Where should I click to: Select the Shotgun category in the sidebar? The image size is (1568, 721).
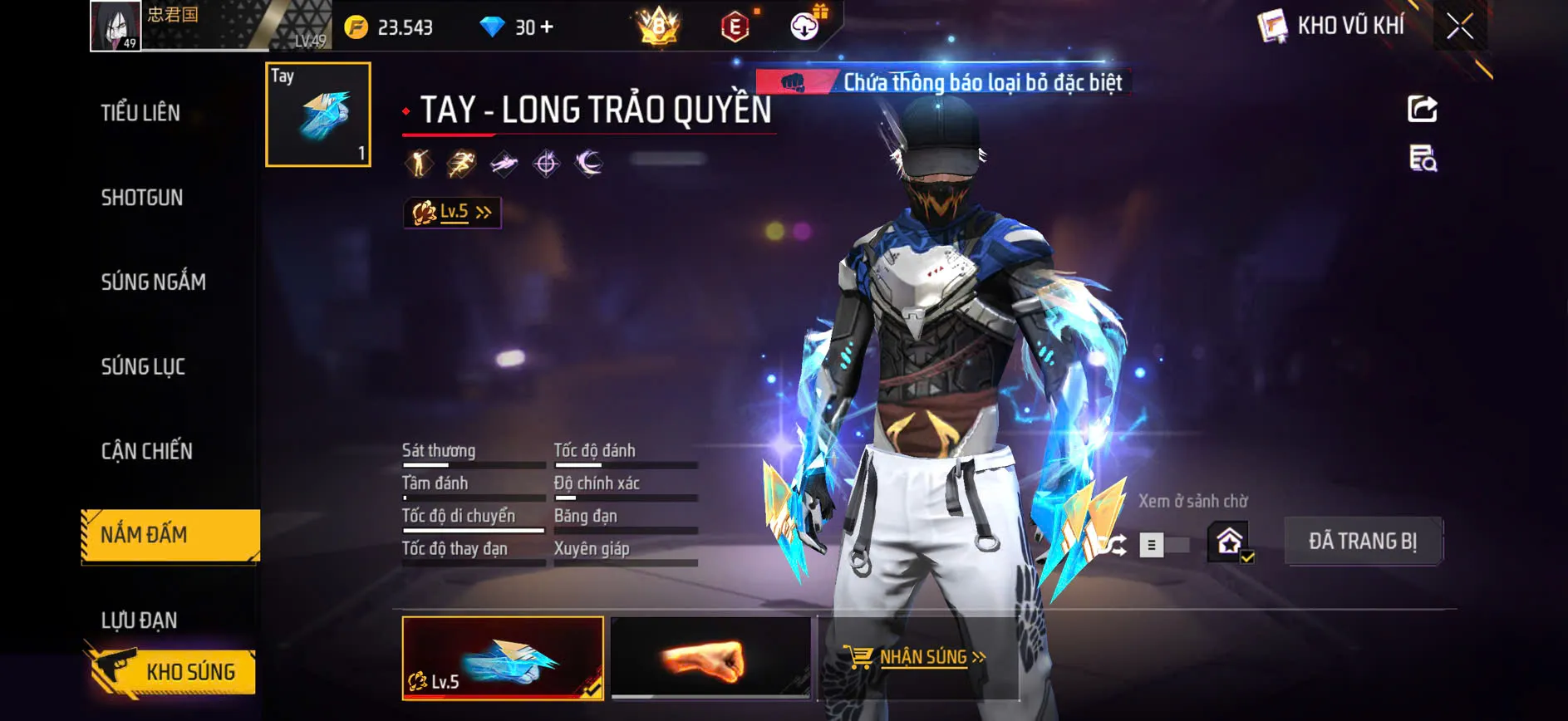coord(142,198)
